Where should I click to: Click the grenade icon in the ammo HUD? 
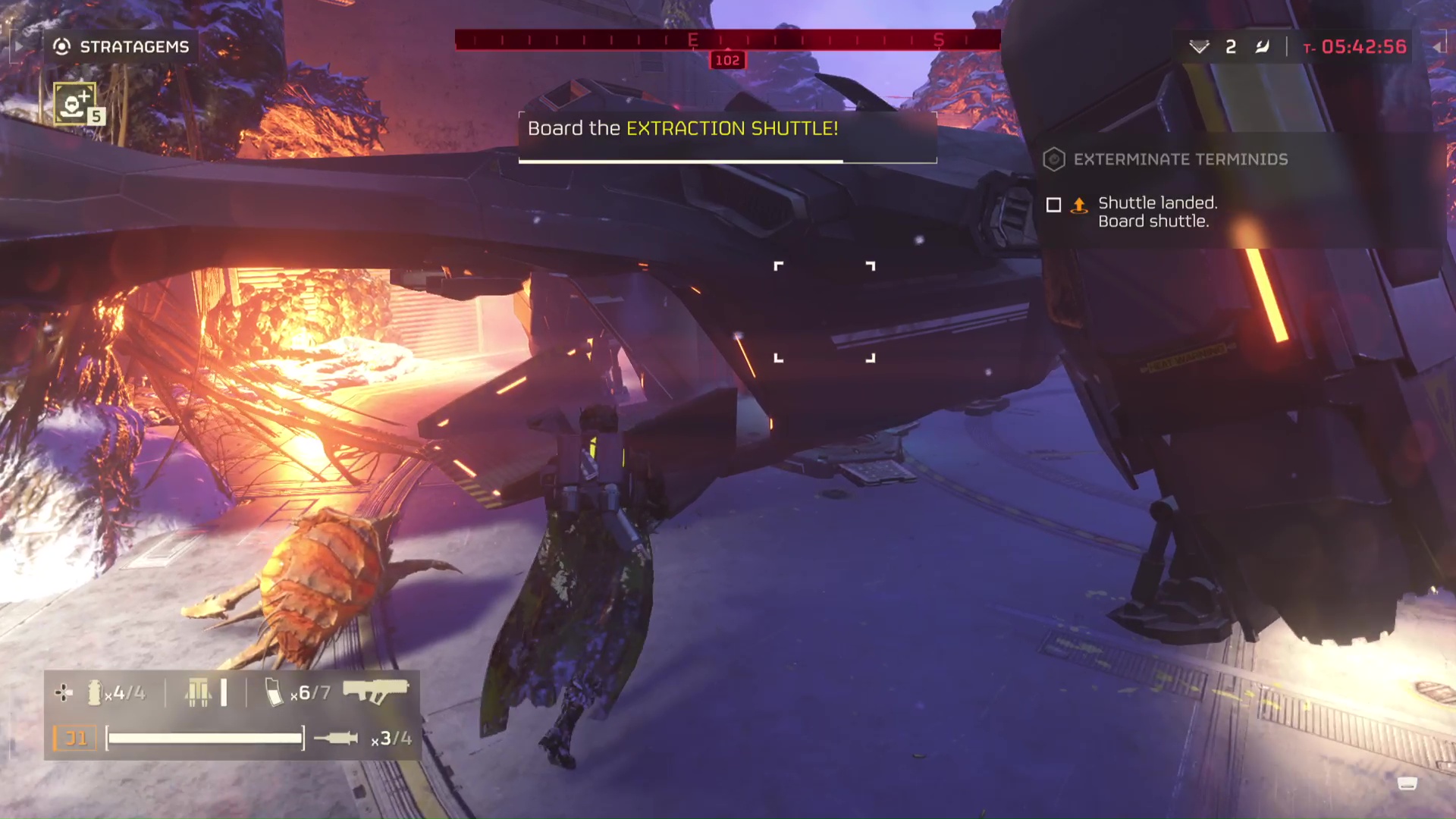coord(93,692)
